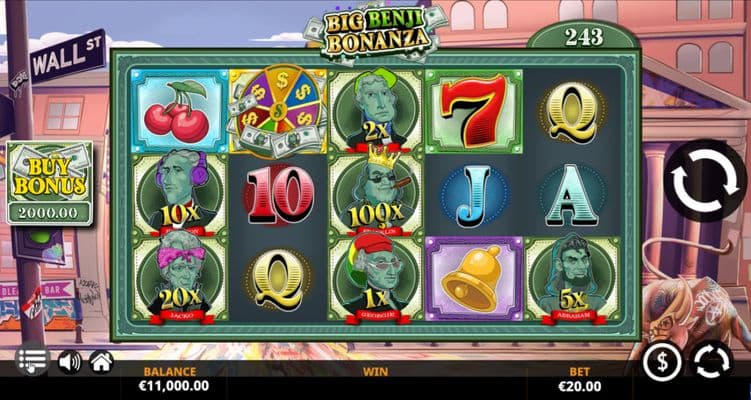Activate autoplay with the small circular arrows

click(x=714, y=361)
